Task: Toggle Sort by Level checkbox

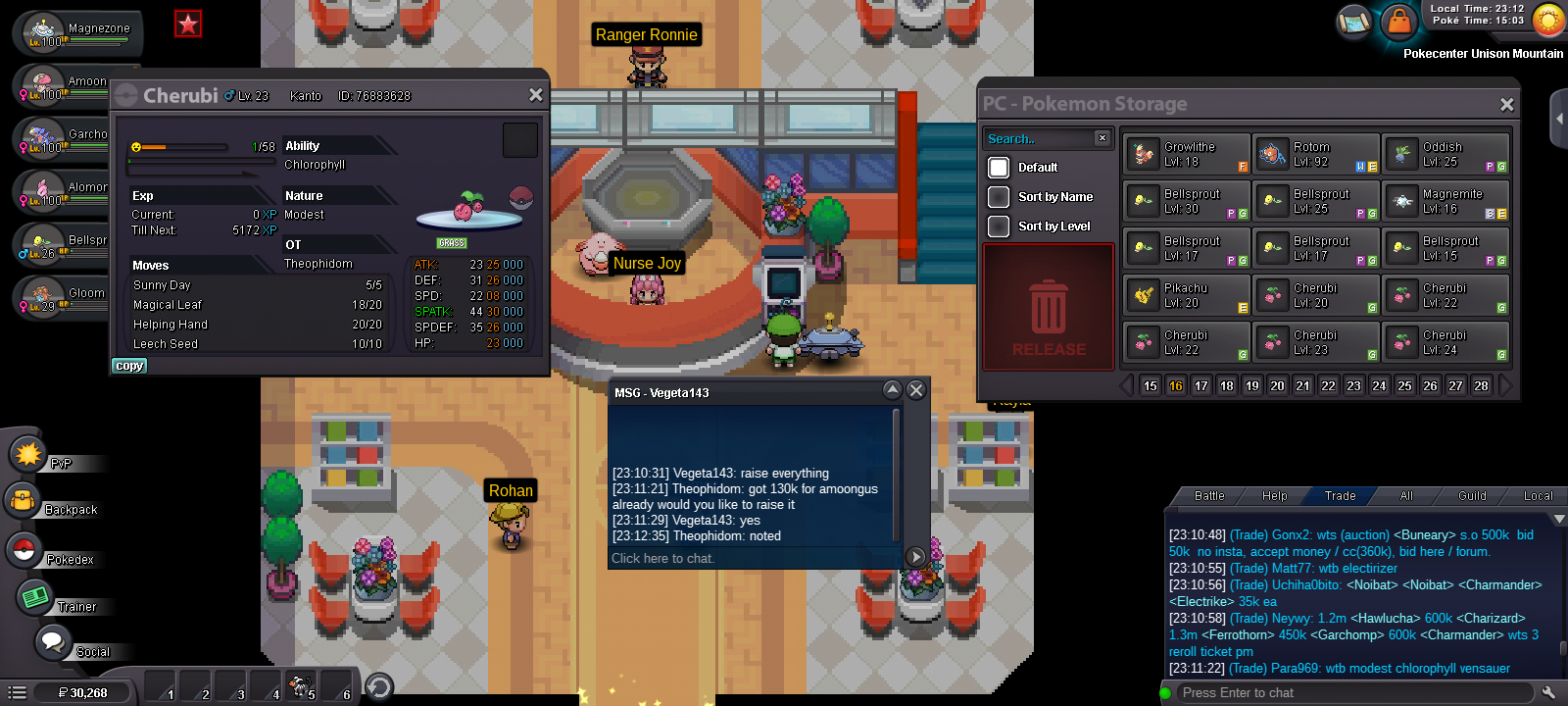Action: coord(999,227)
